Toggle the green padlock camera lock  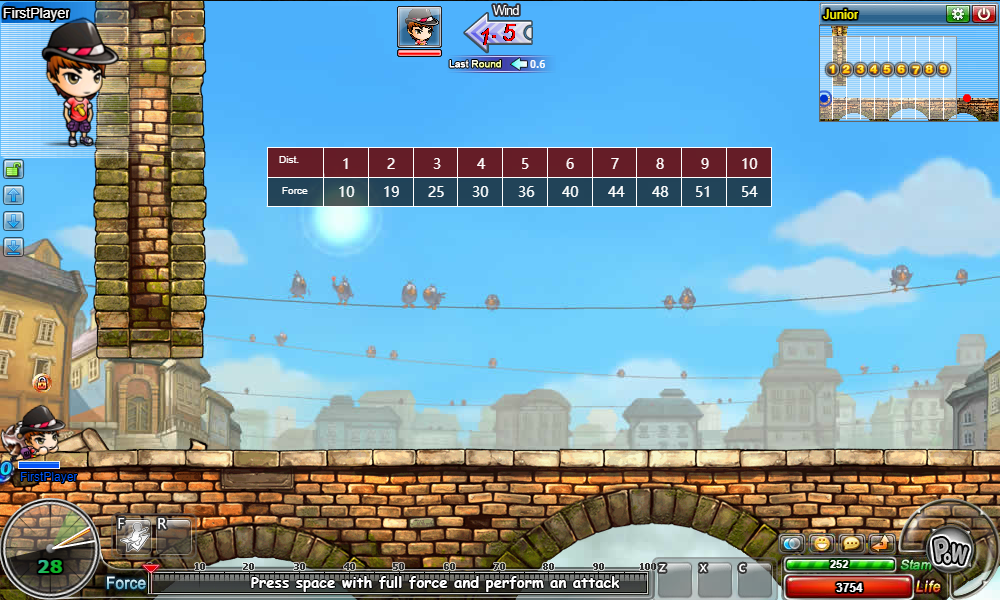tap(14, 169)
